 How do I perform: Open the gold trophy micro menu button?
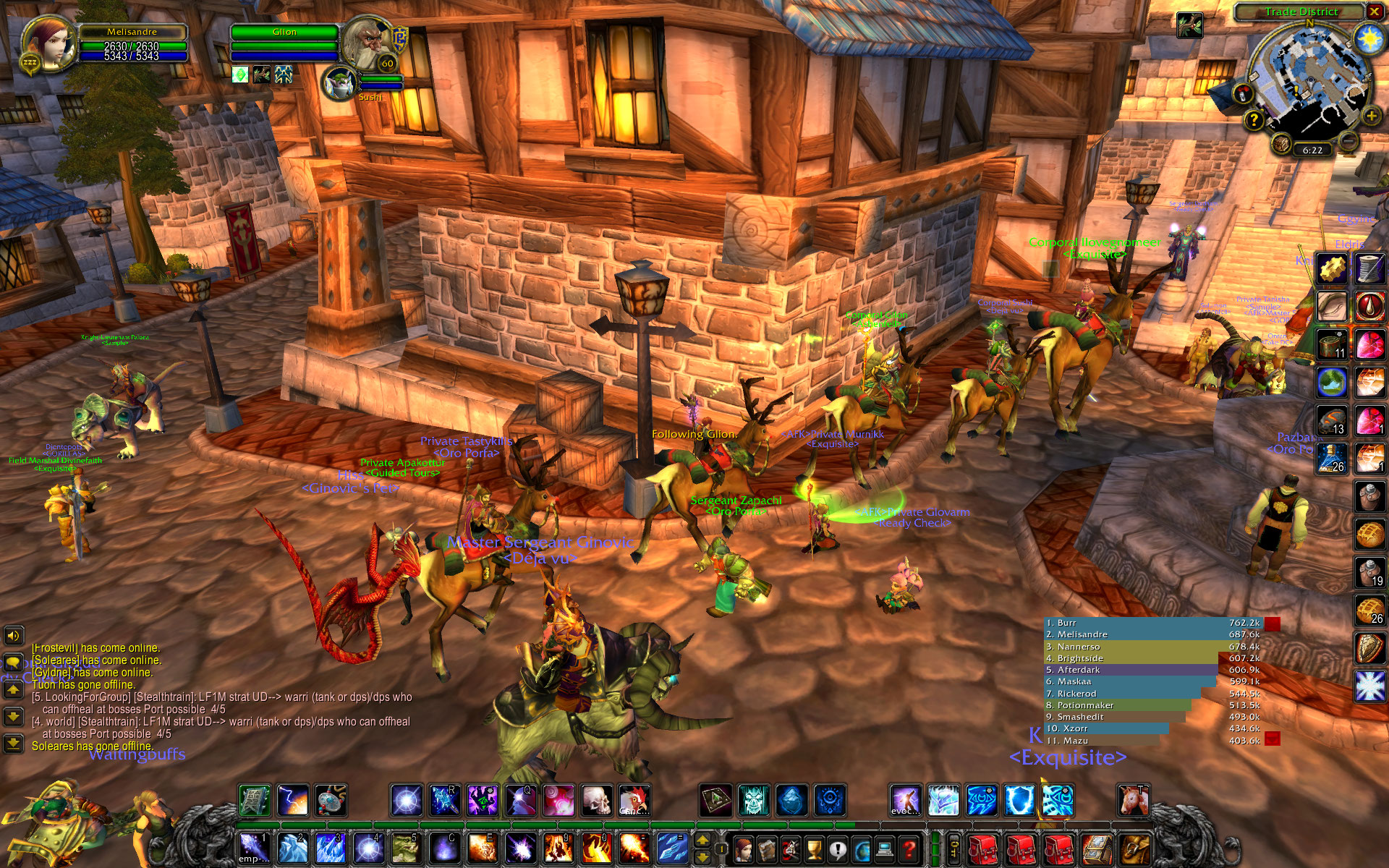(813, 848)
